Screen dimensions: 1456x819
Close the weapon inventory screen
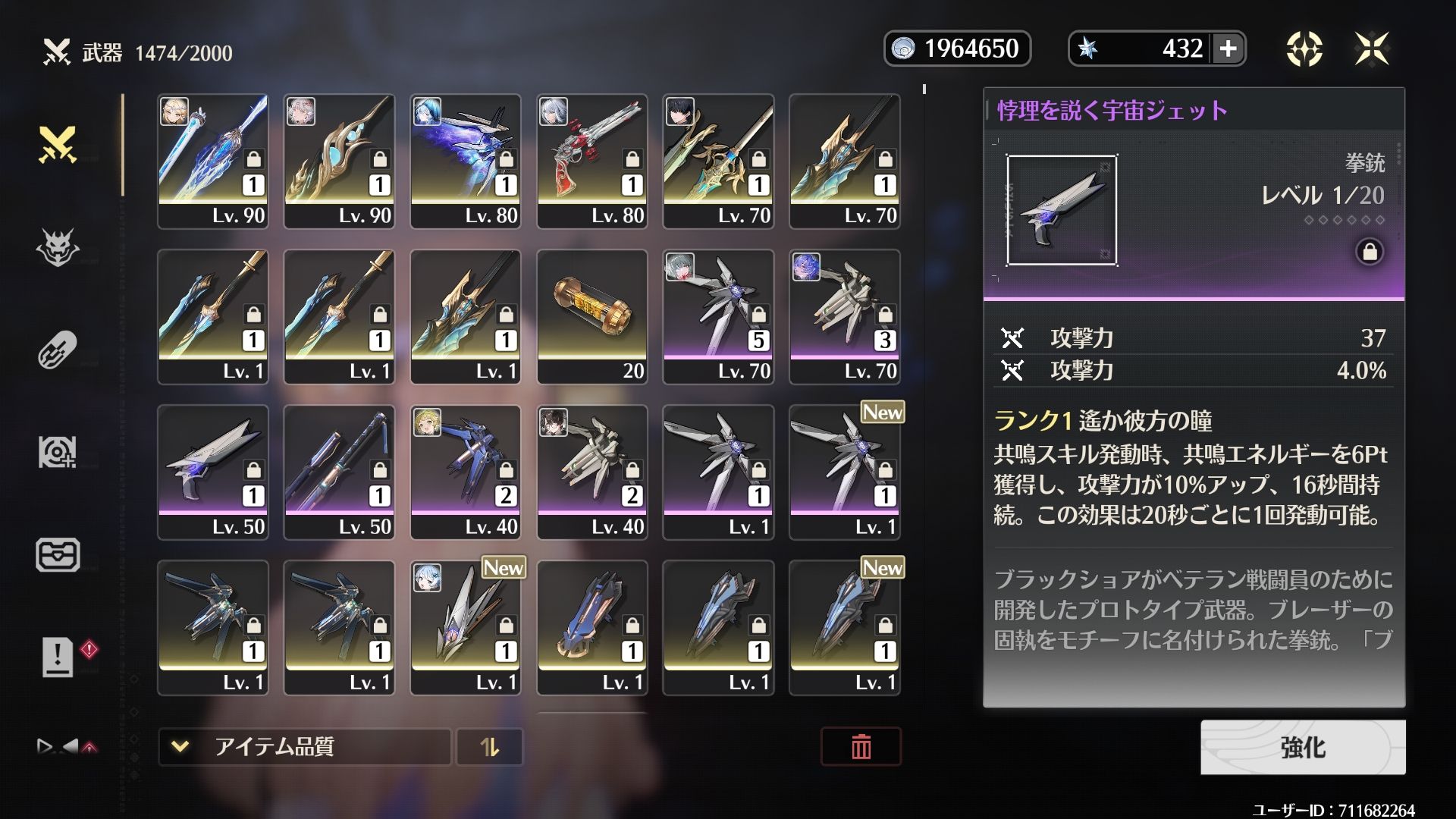pyautogui.click(x=1372, y=49)
